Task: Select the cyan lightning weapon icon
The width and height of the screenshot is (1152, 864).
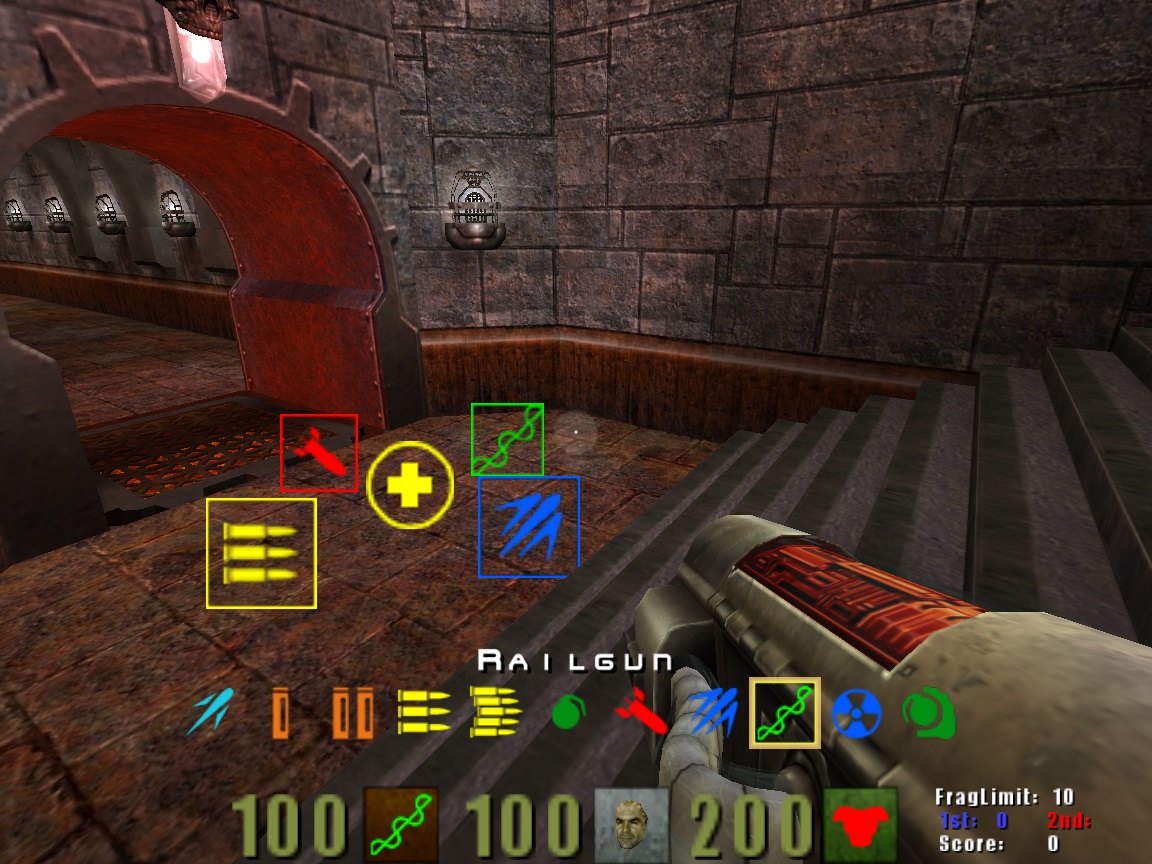Action: pyautogui.click(x=211, y=712)
